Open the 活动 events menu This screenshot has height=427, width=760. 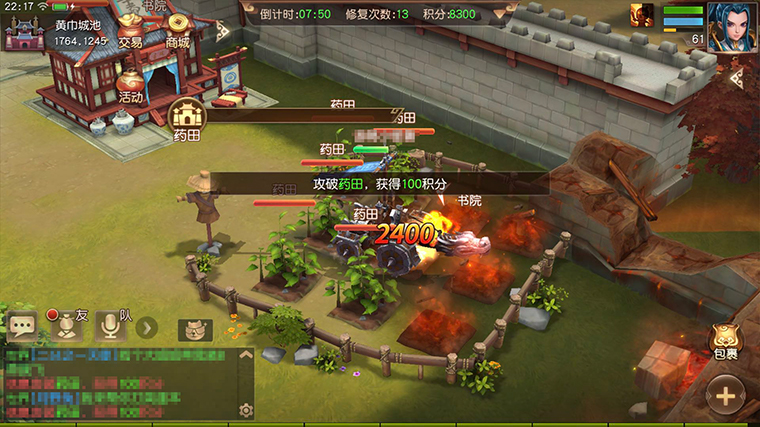[x=131, y=83]
